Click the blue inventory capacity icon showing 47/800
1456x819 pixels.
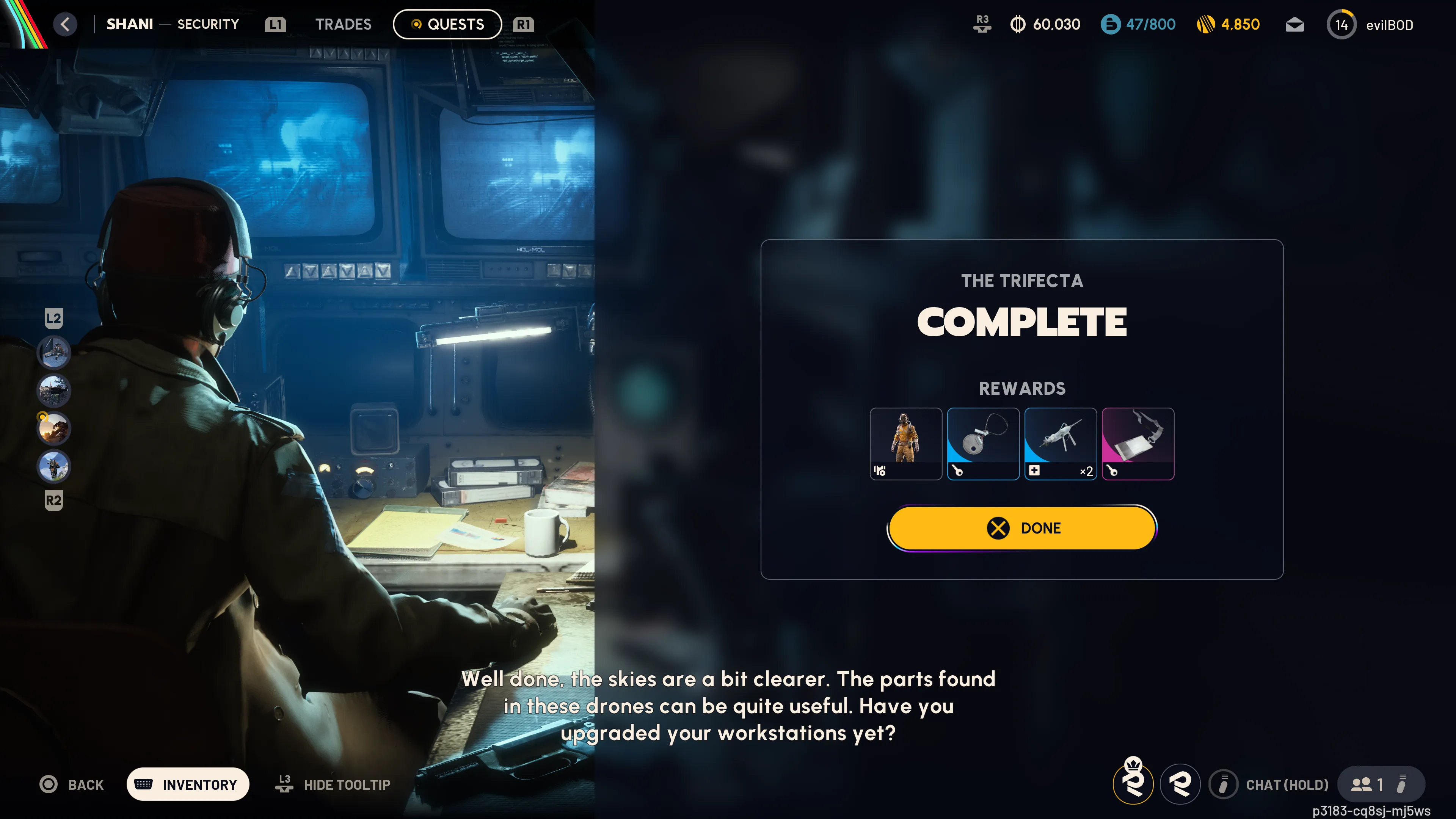pos(1109,24)
